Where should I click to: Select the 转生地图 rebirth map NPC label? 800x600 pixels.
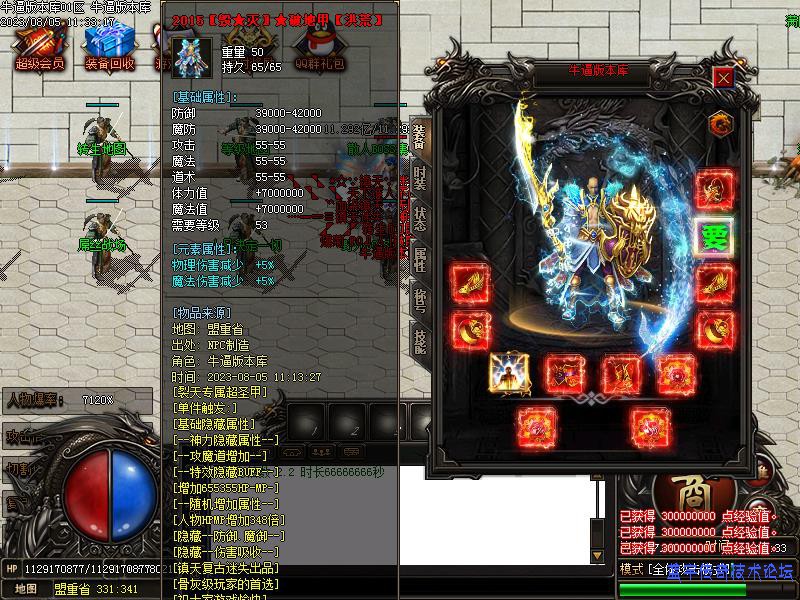tap(102, 149)
